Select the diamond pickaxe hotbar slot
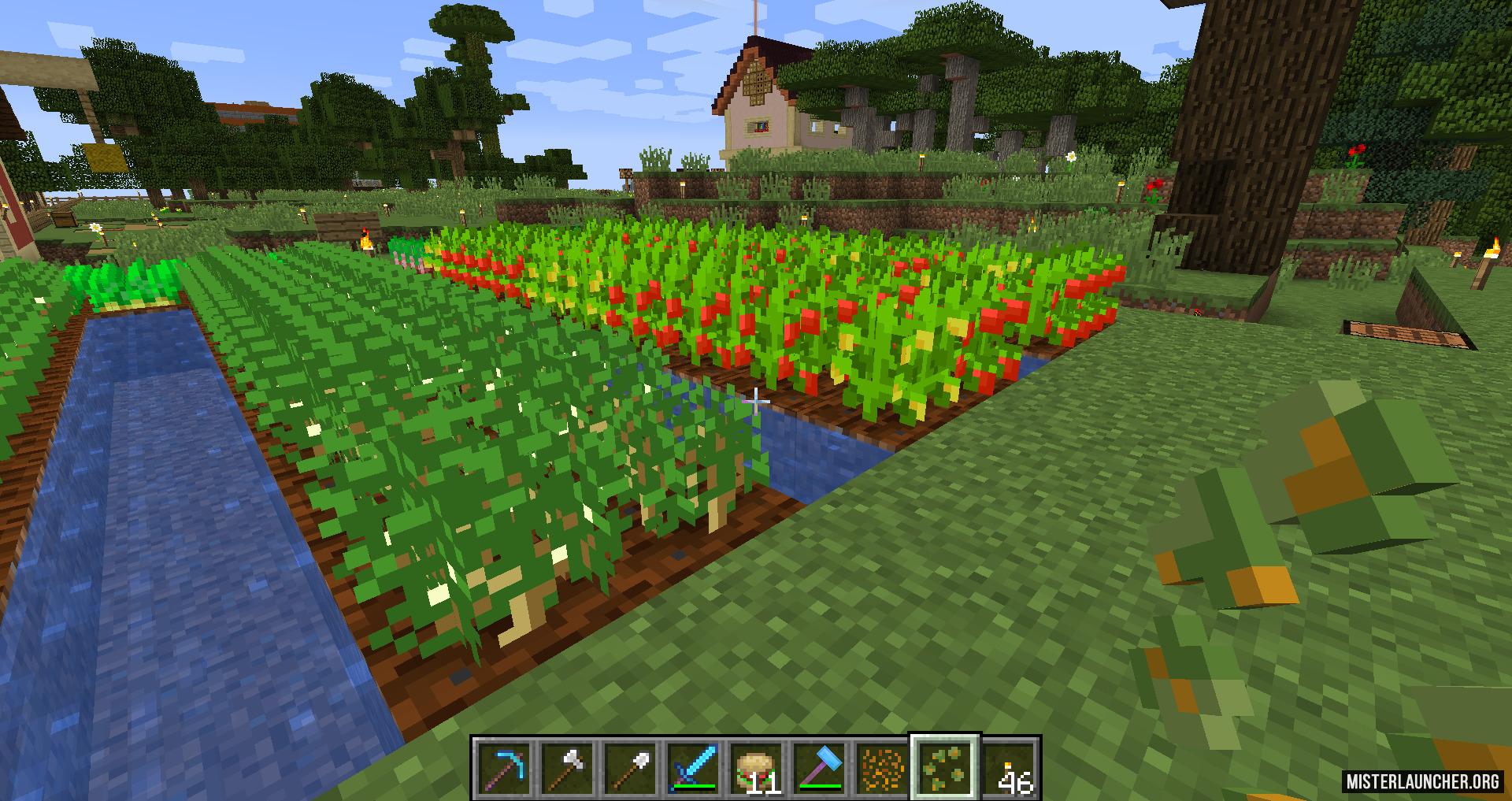Image resolution: width=1512 pixels, height=801 pixels. point(504,766)
